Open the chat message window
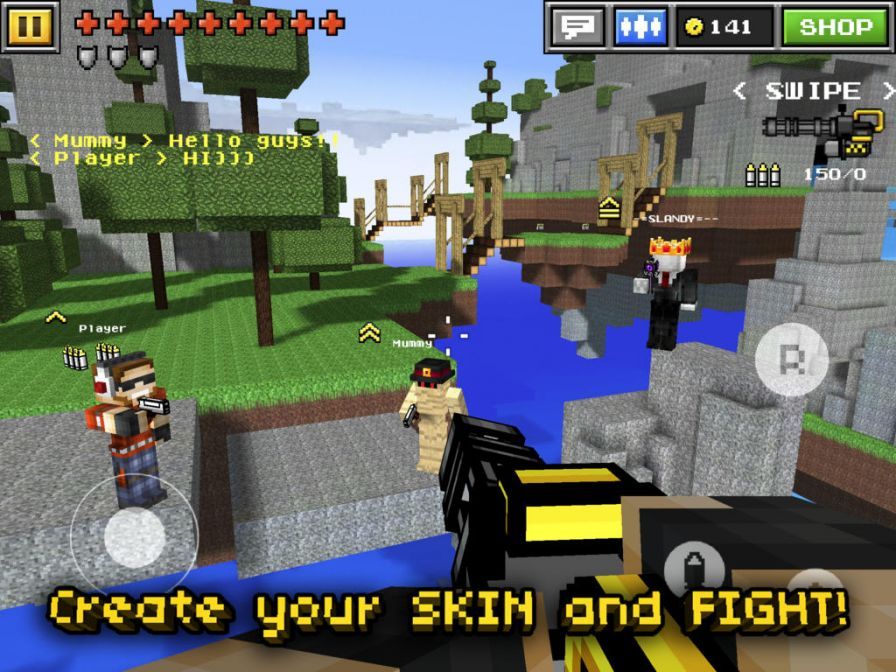This screenshot has width=896, height=672. pos(579,27)
